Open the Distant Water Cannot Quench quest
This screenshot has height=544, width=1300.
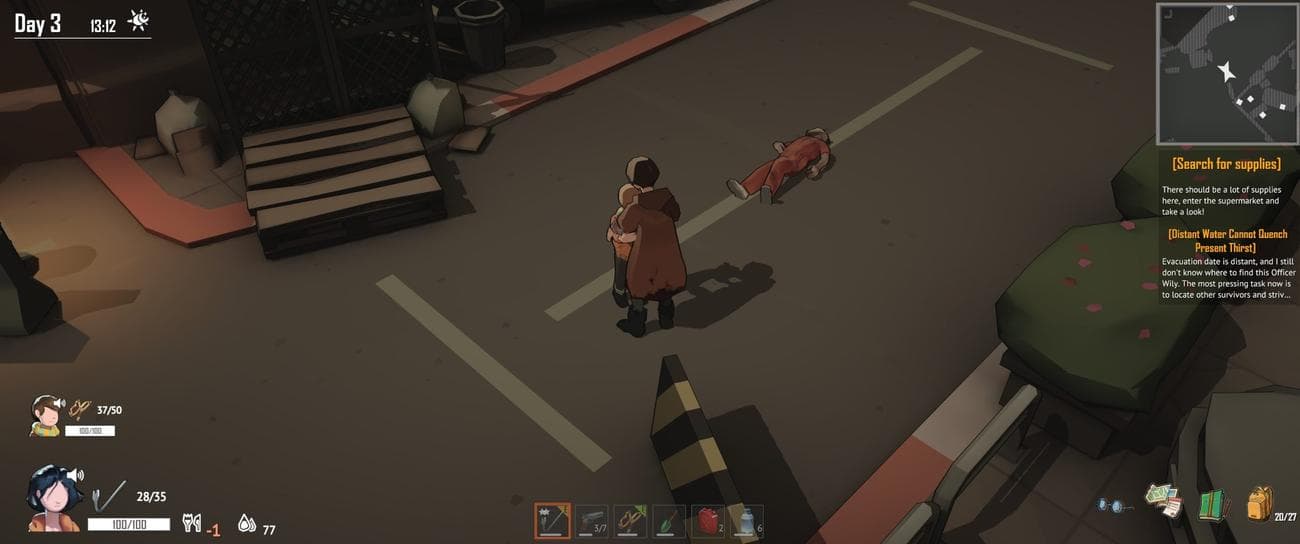[x=1226, y=240]
